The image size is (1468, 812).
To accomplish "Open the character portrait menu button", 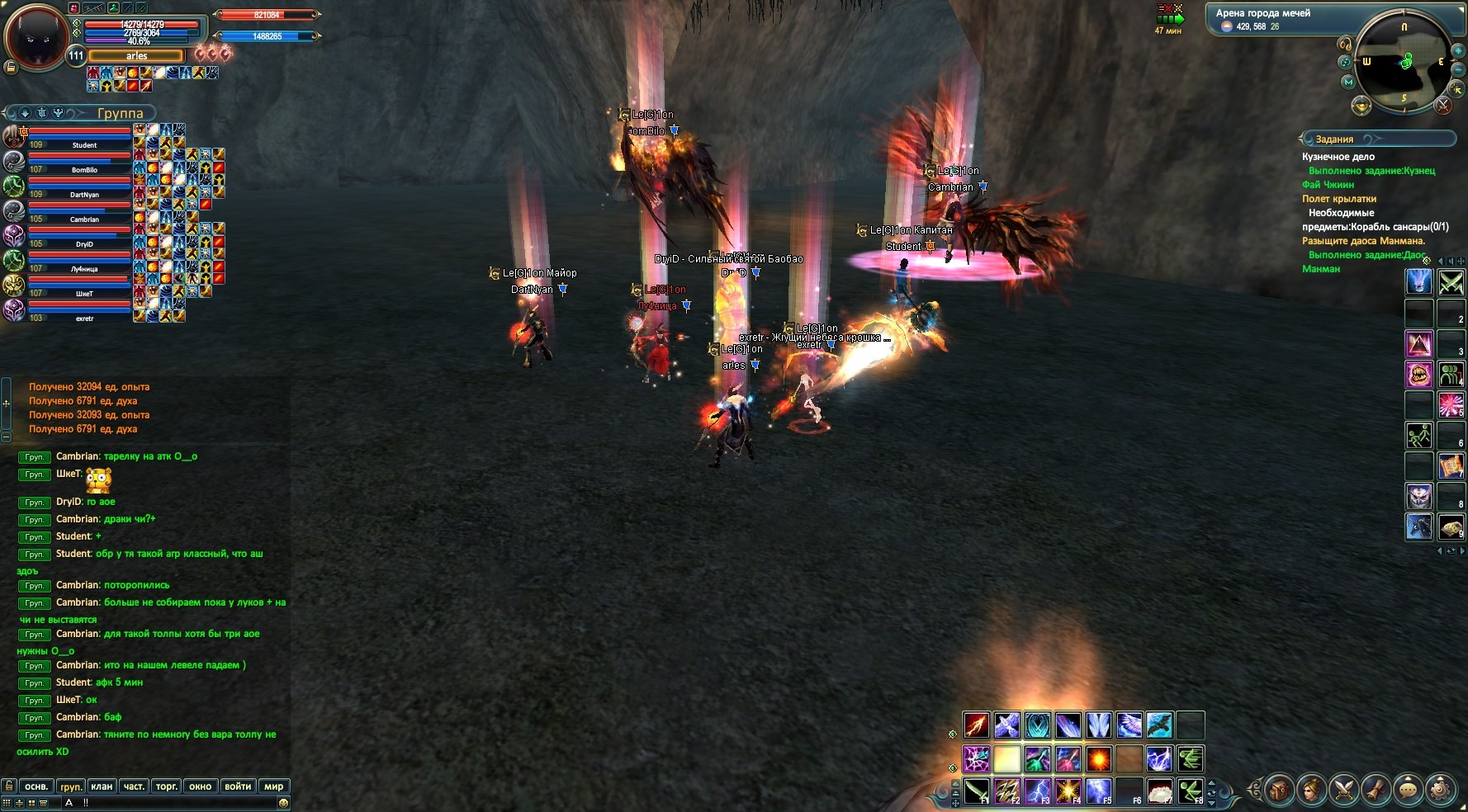I will pyautogui.click(x=1310, y=791).
